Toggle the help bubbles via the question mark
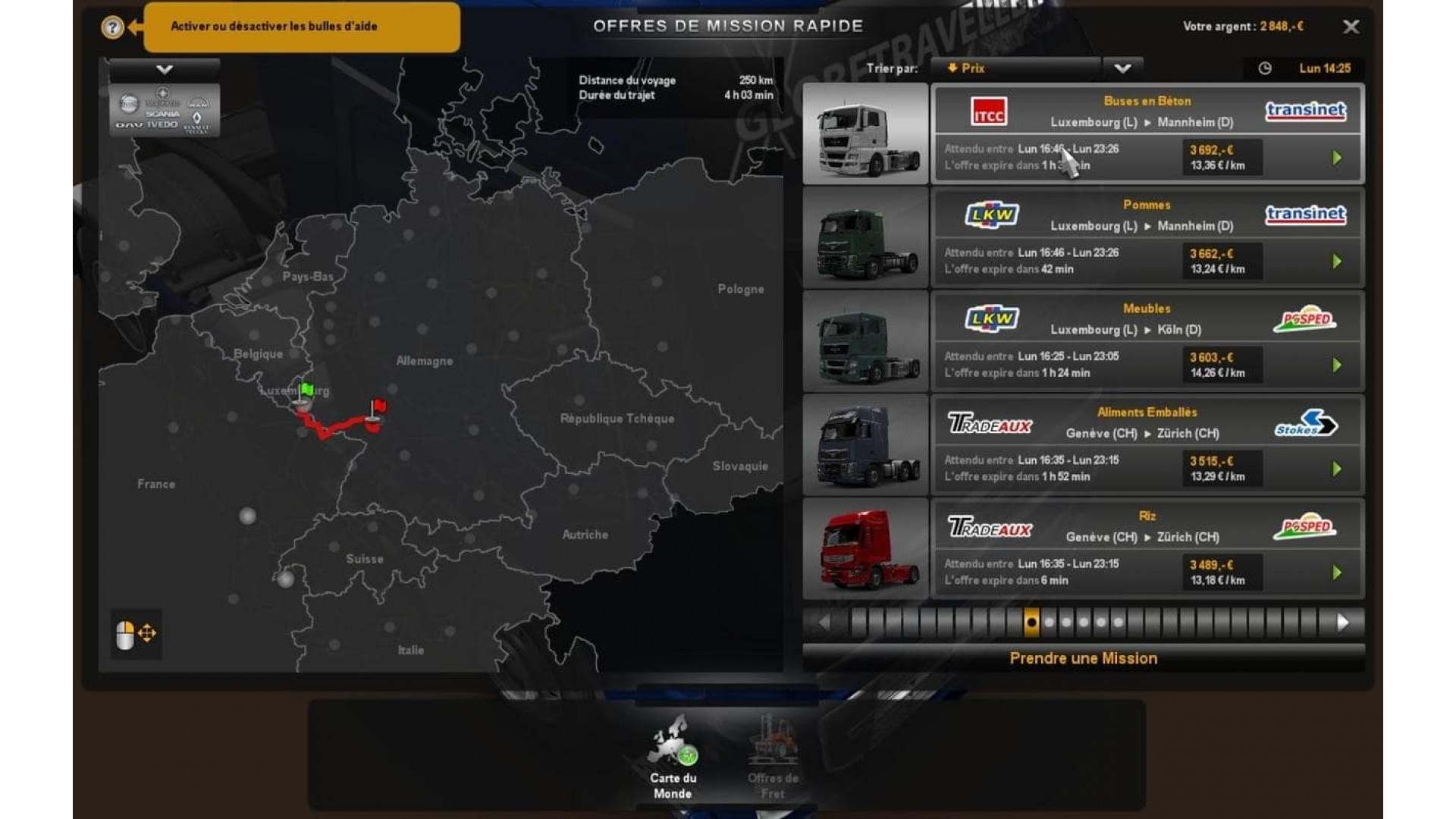Screen dimensions: 1456x819 click(111, 28)
